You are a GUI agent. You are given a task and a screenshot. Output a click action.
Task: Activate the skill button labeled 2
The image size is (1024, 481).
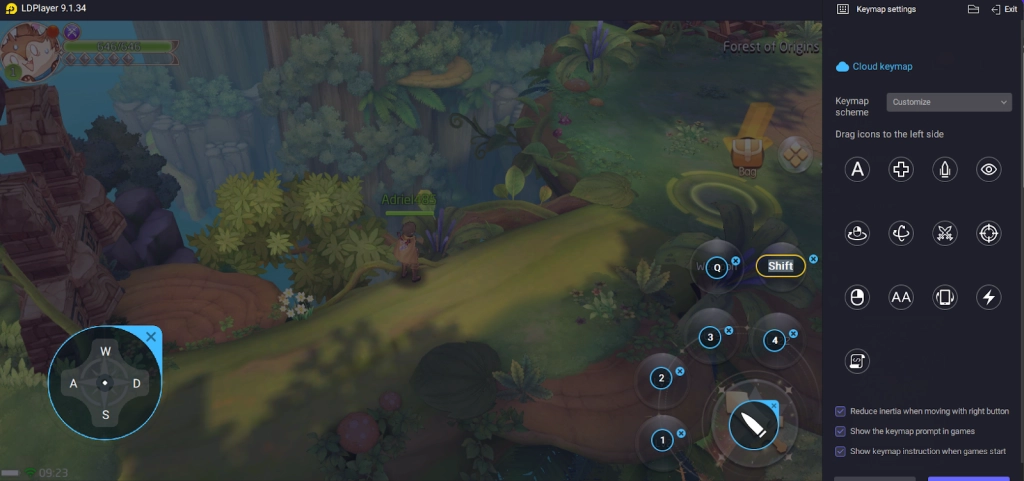660,378
